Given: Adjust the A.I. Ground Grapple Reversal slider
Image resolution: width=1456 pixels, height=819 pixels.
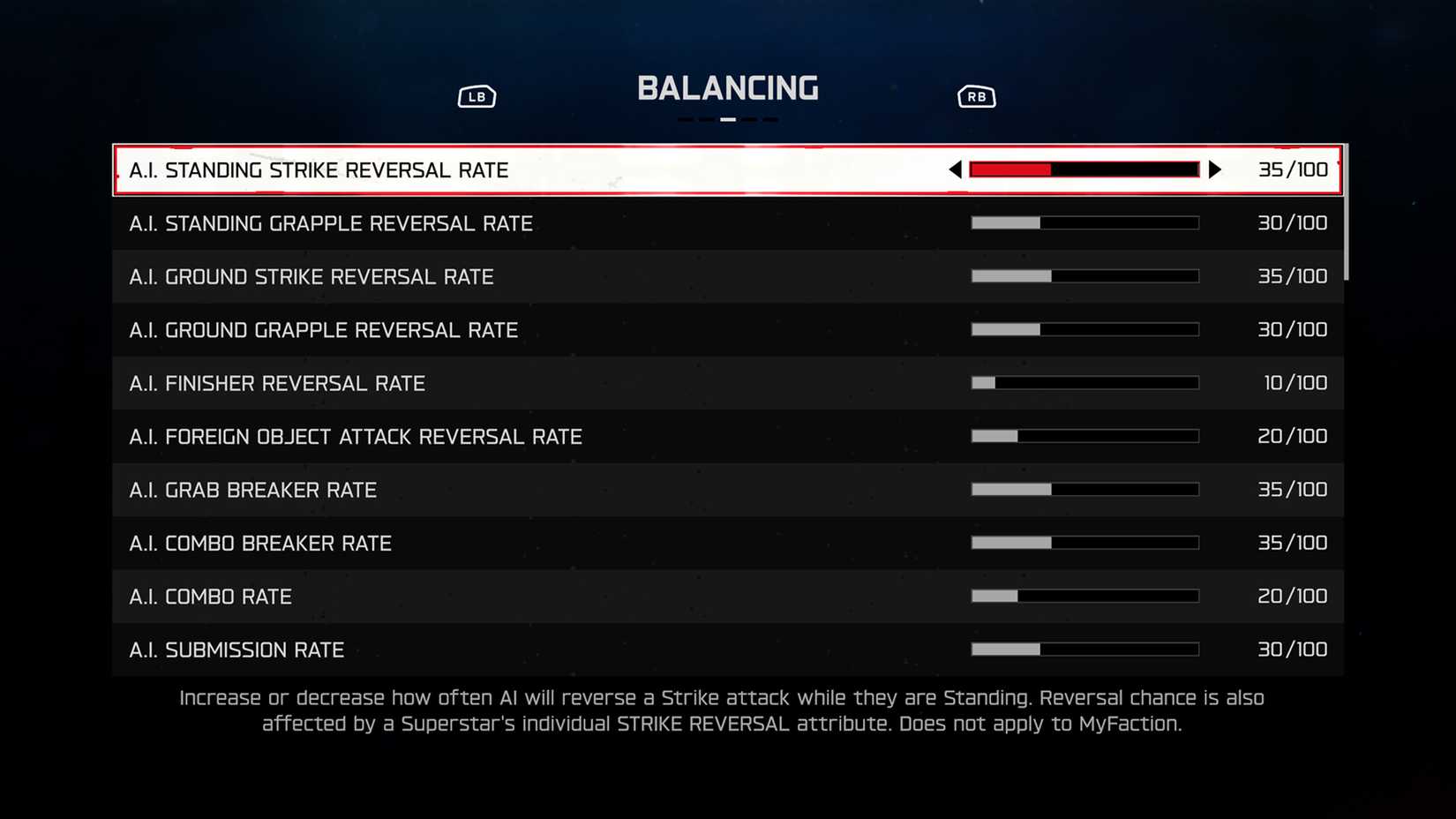Looking at the screenshot, I should pos(1084,329).
